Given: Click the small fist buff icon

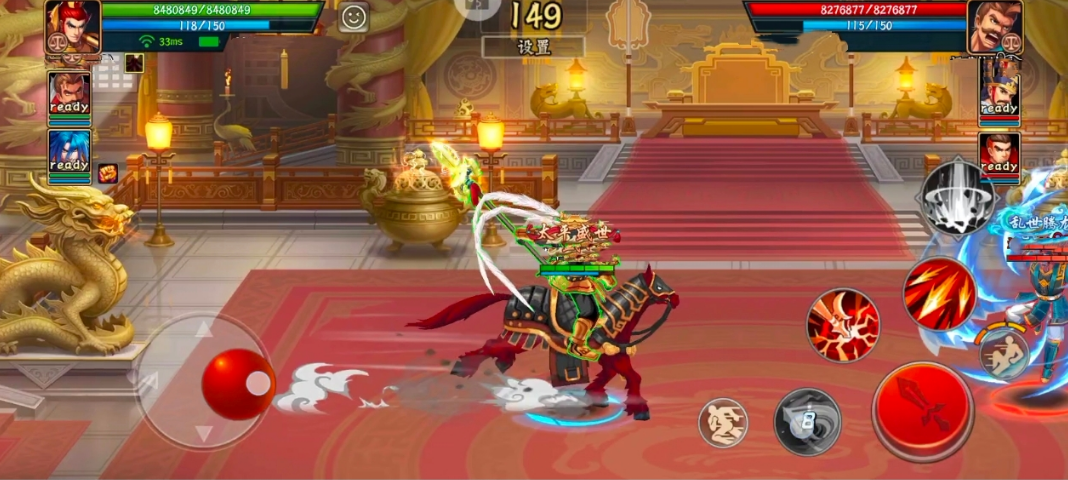Looking at the screenshot, I should click(x=107, y=173).
